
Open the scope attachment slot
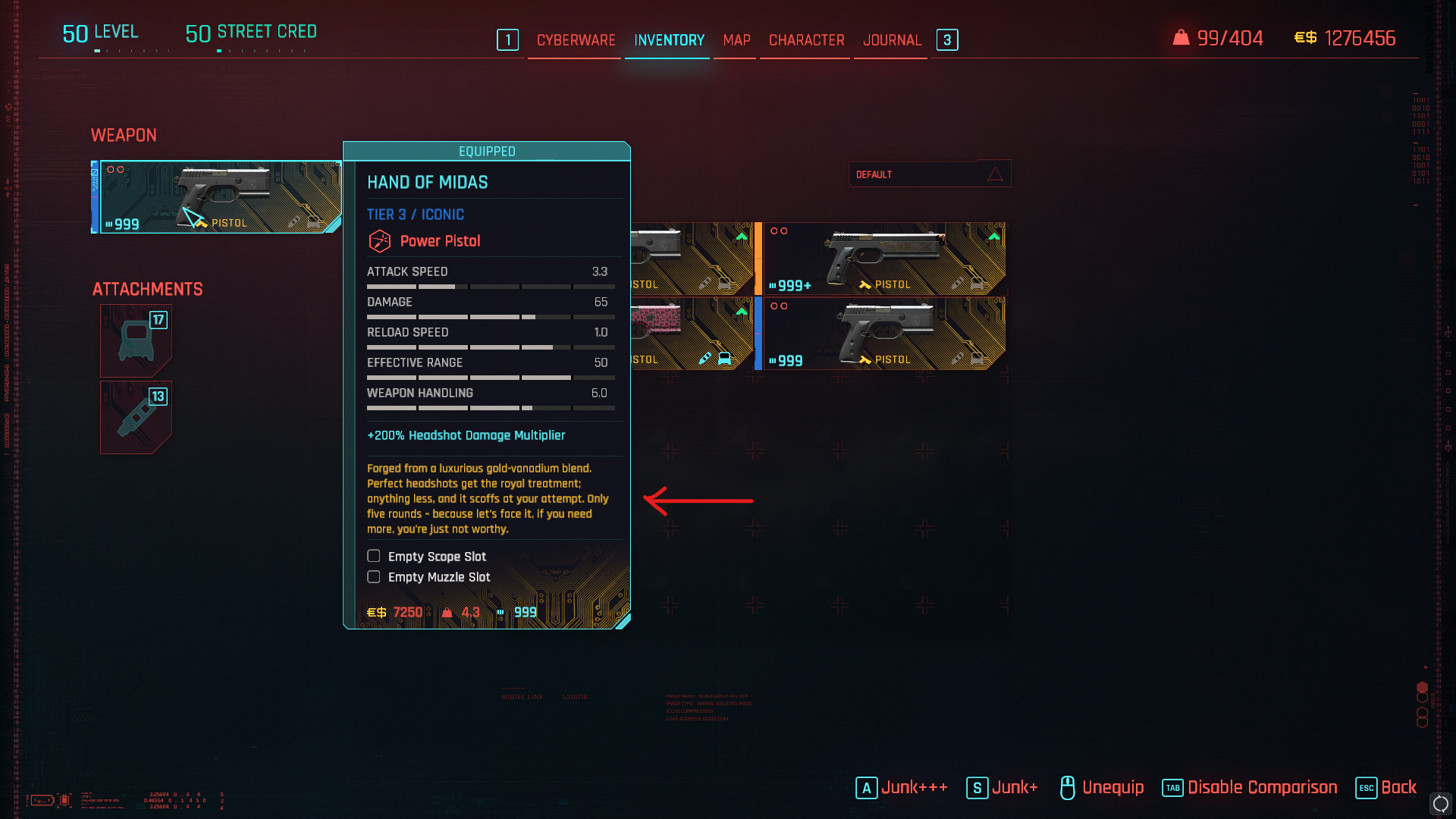tap(136, 340)
